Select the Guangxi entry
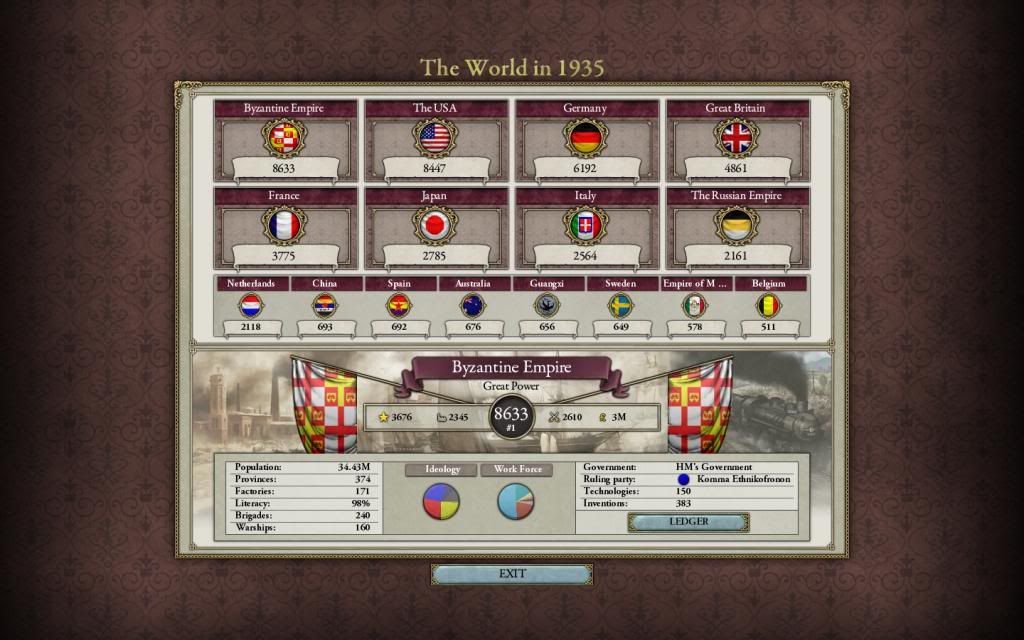Screen dimensions: 1024x640 [547, 306]
